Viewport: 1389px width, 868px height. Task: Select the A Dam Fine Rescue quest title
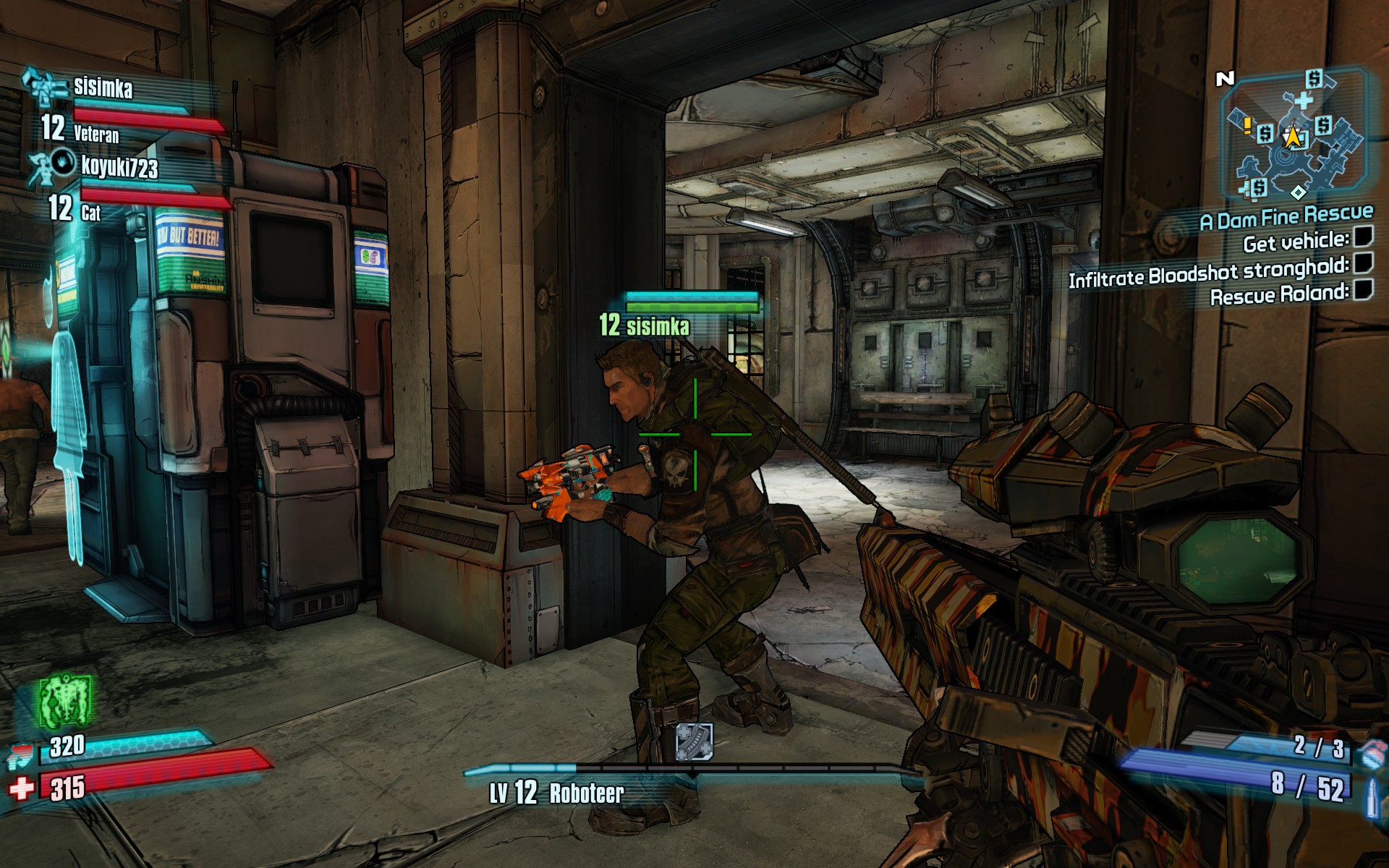click(x=1286, y=216)
